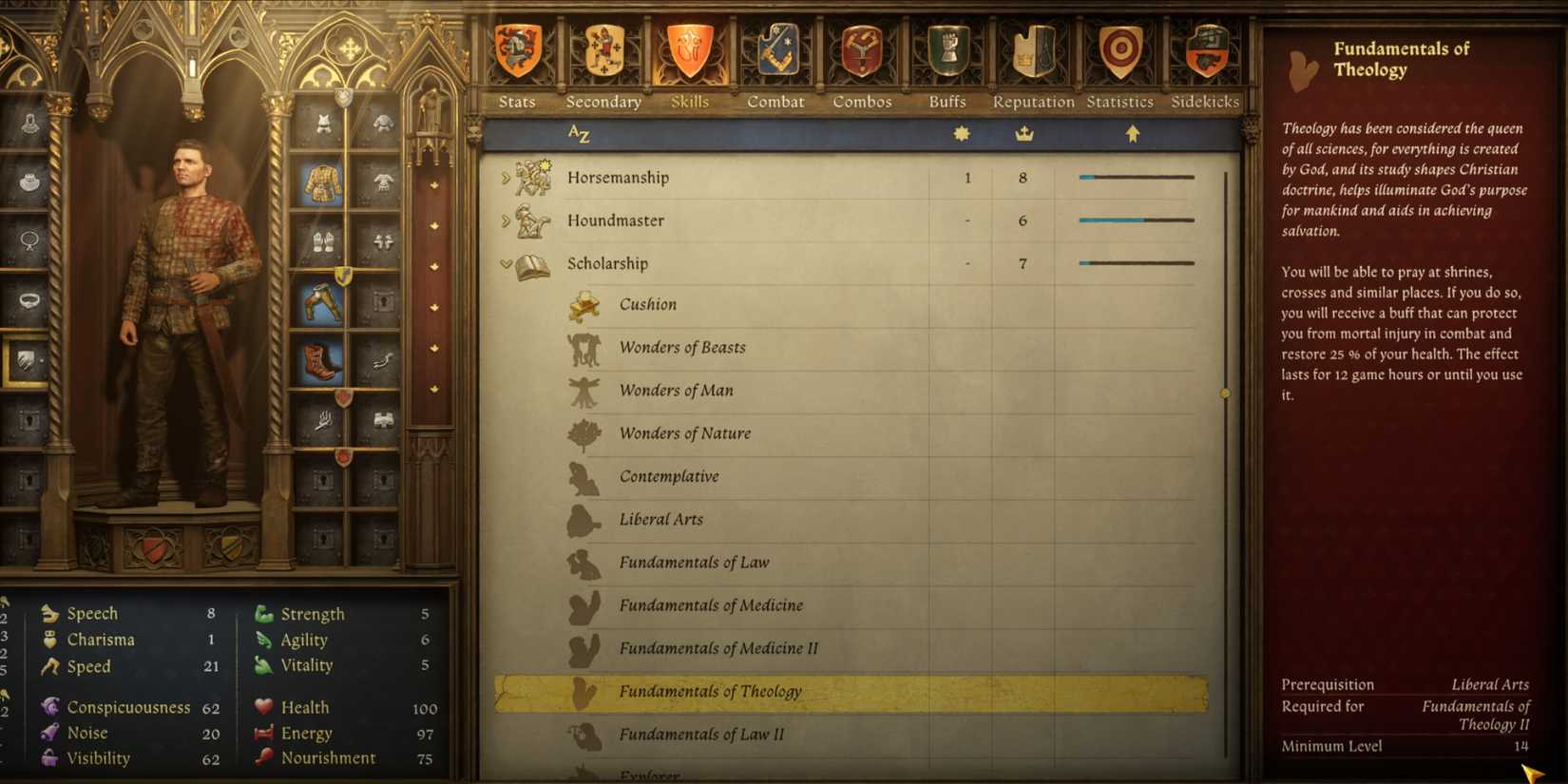Screen dimensions: 1568x784
Task: Click the Cushion perk icon
Action: coord(583,304)
